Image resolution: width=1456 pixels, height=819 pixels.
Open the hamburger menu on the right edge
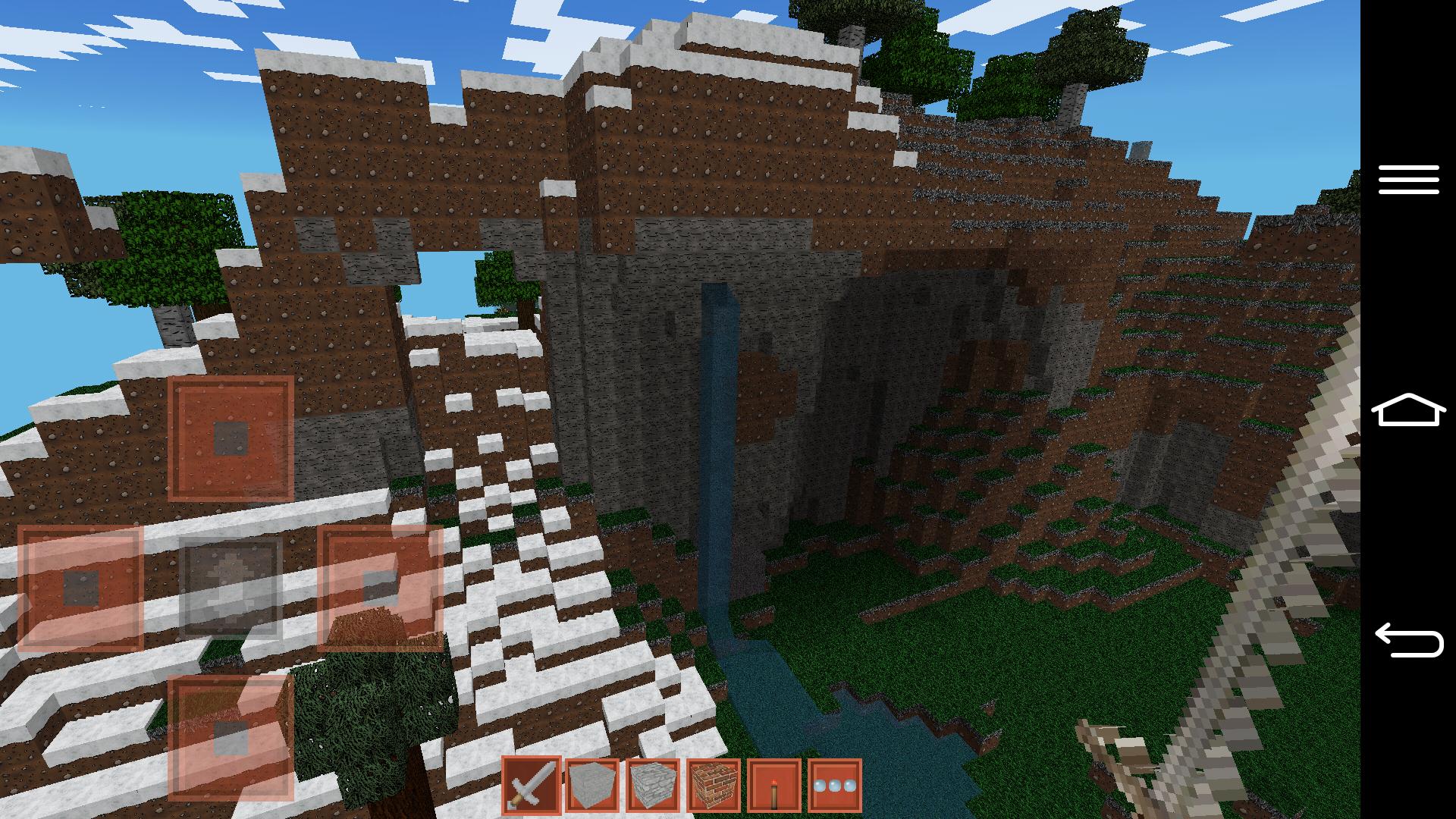pos(1408,180)
